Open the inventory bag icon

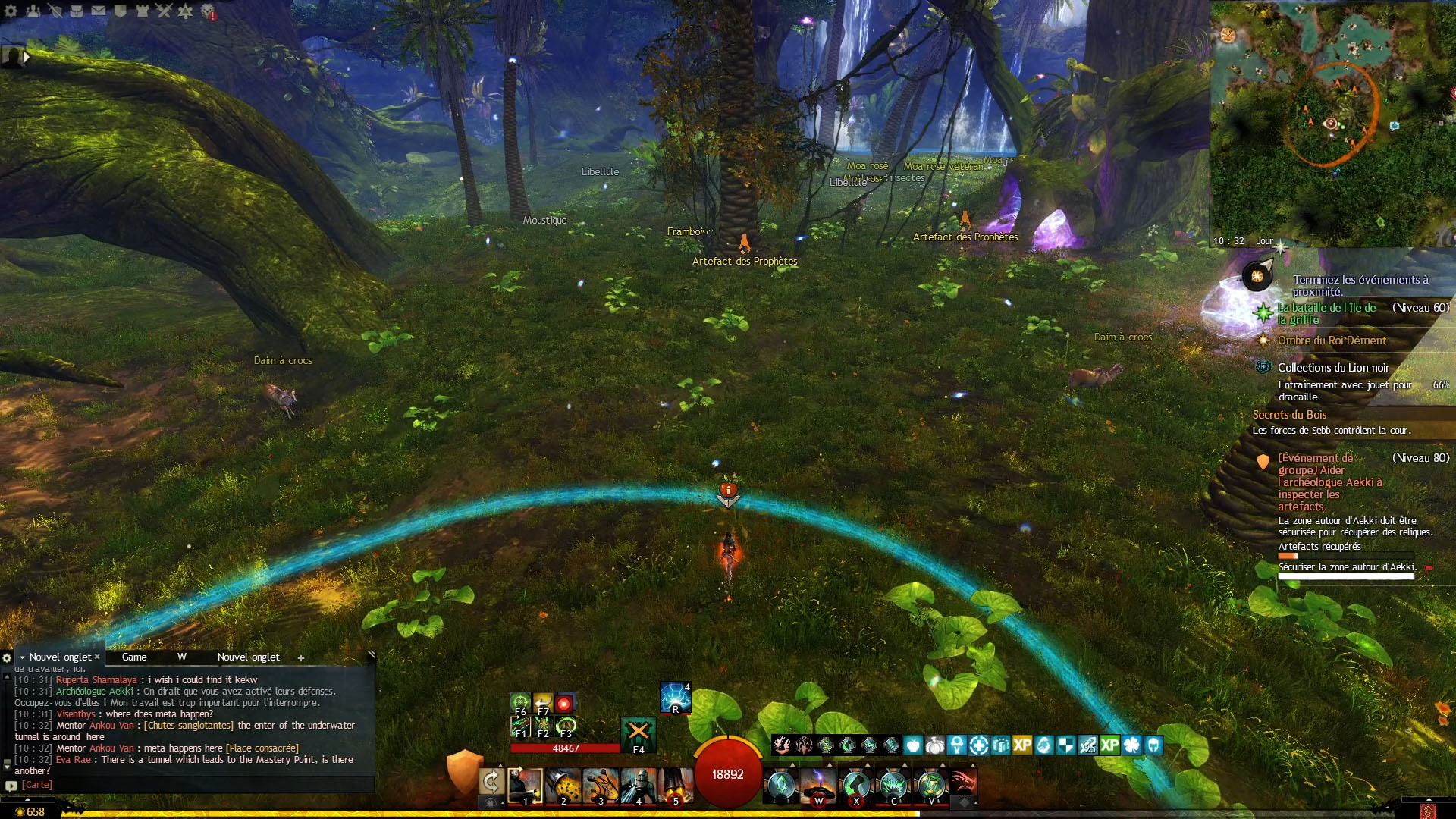coord(77,11)
